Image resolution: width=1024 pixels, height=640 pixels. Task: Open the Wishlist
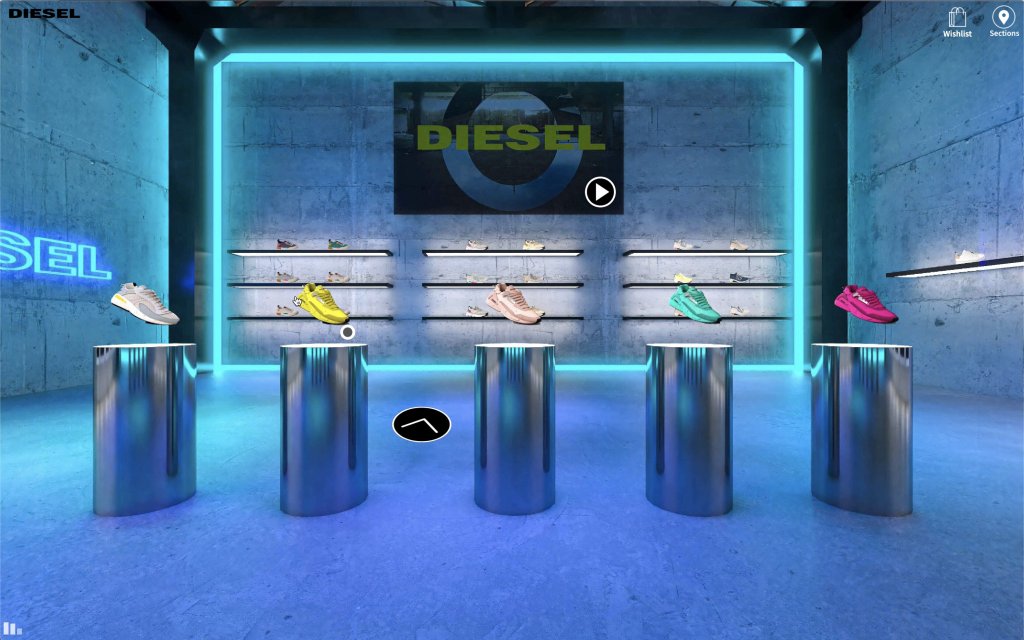tap(957, 22)
